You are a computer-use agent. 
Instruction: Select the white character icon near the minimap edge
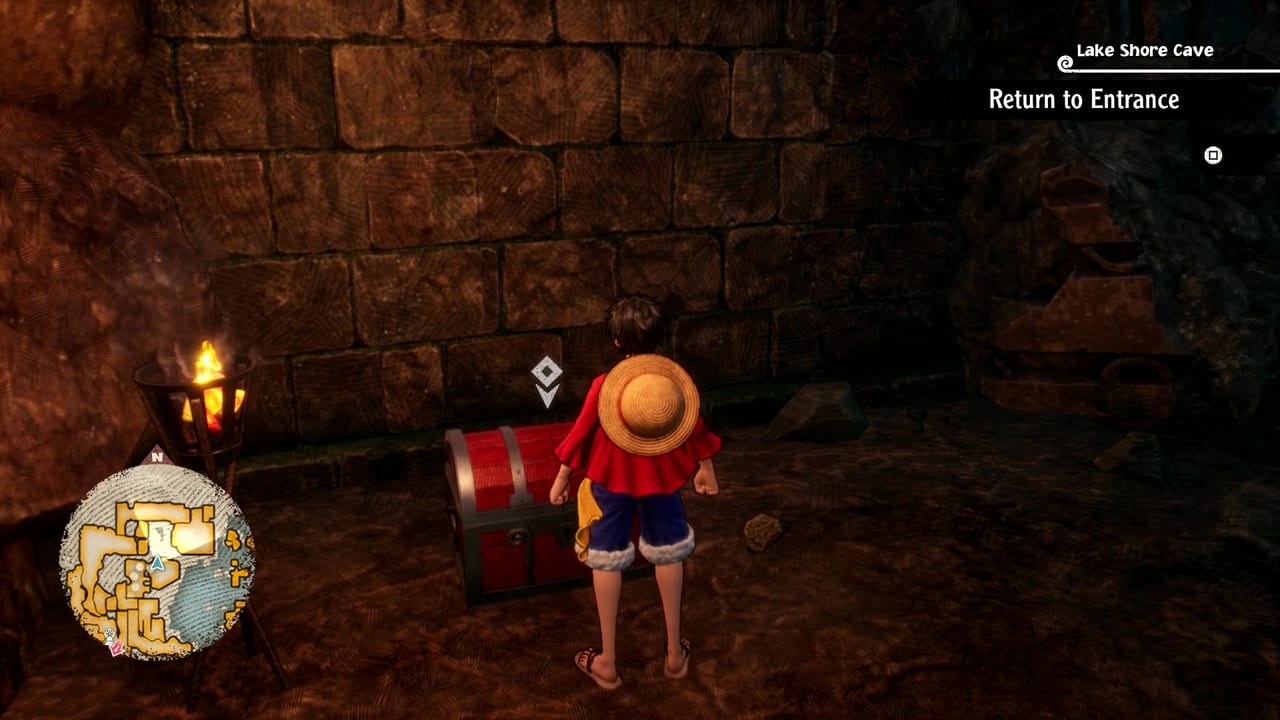click(109, 634)
